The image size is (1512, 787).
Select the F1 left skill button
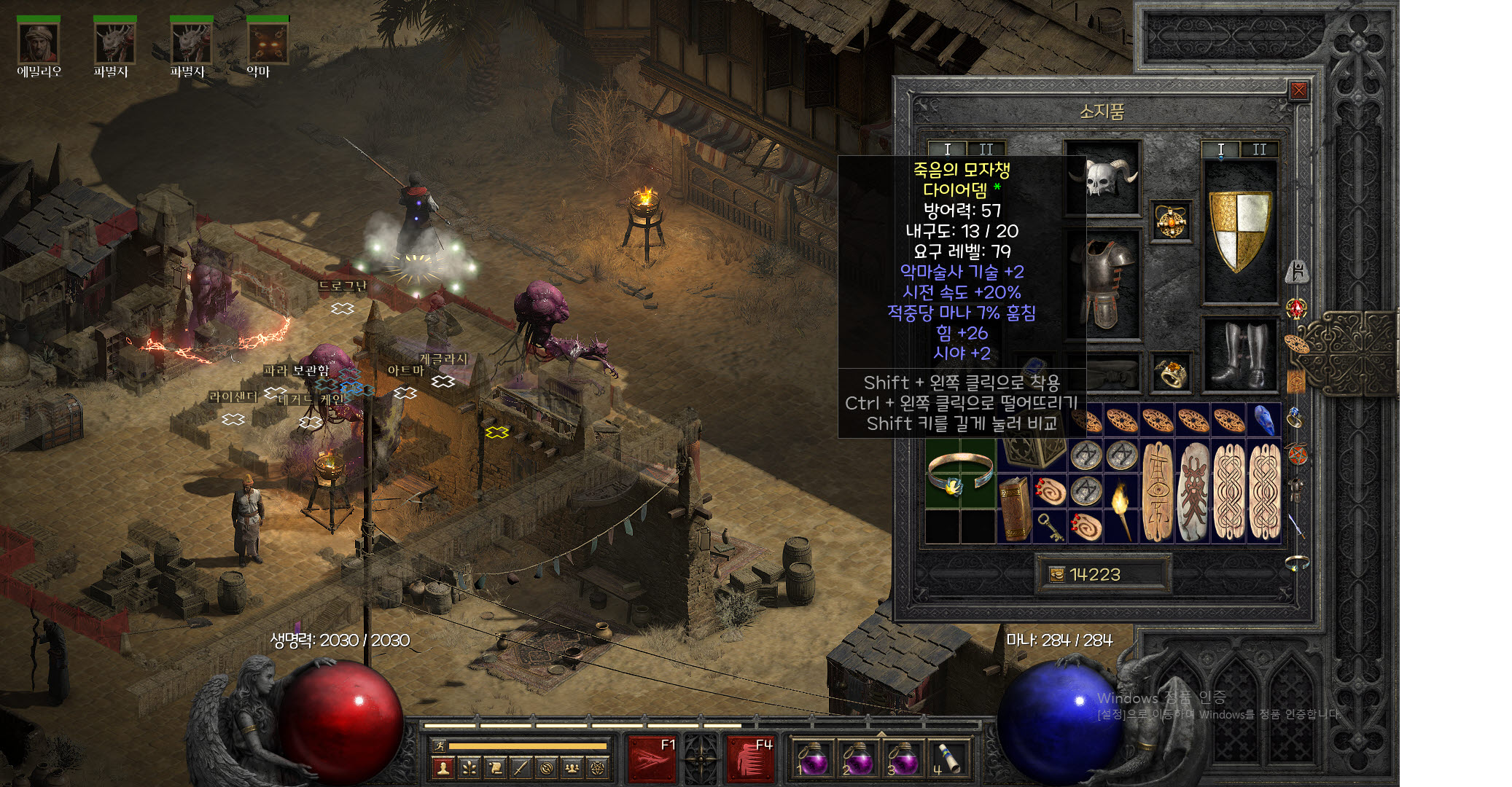coord(651,758)
